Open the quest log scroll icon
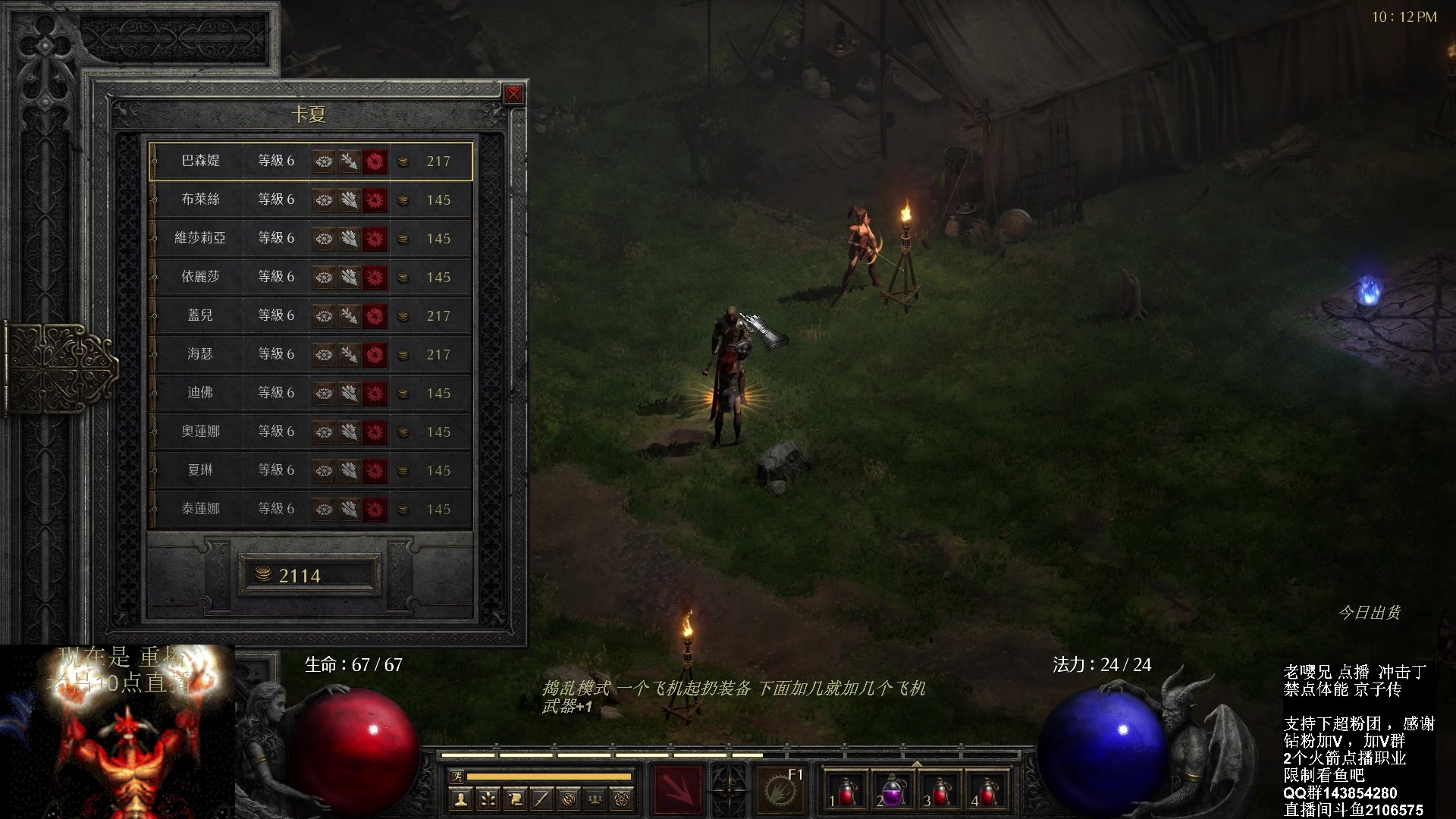The height and width of the screenshot is (819, 1456). (x=515, y=799)
